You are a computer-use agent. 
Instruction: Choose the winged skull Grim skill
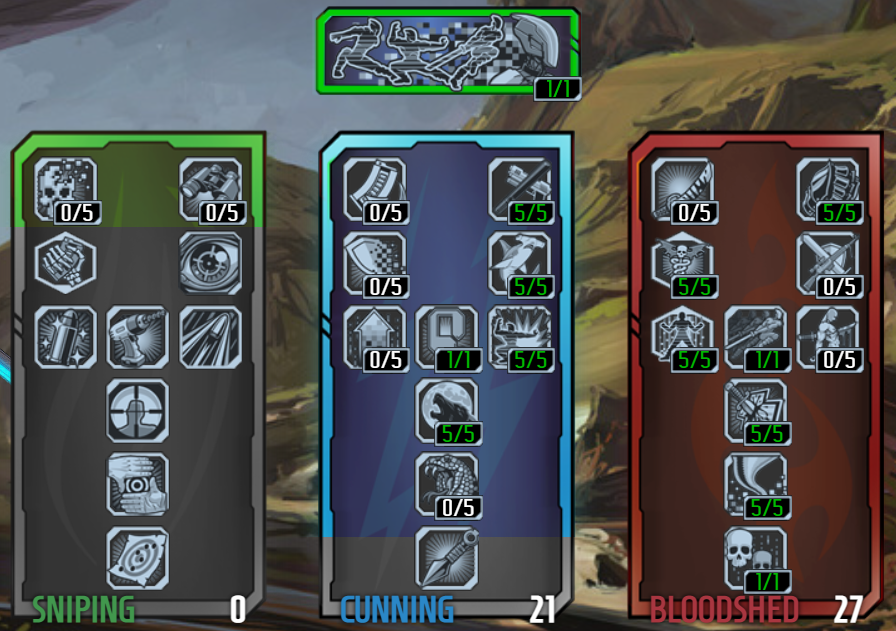(x=684, y=262)
